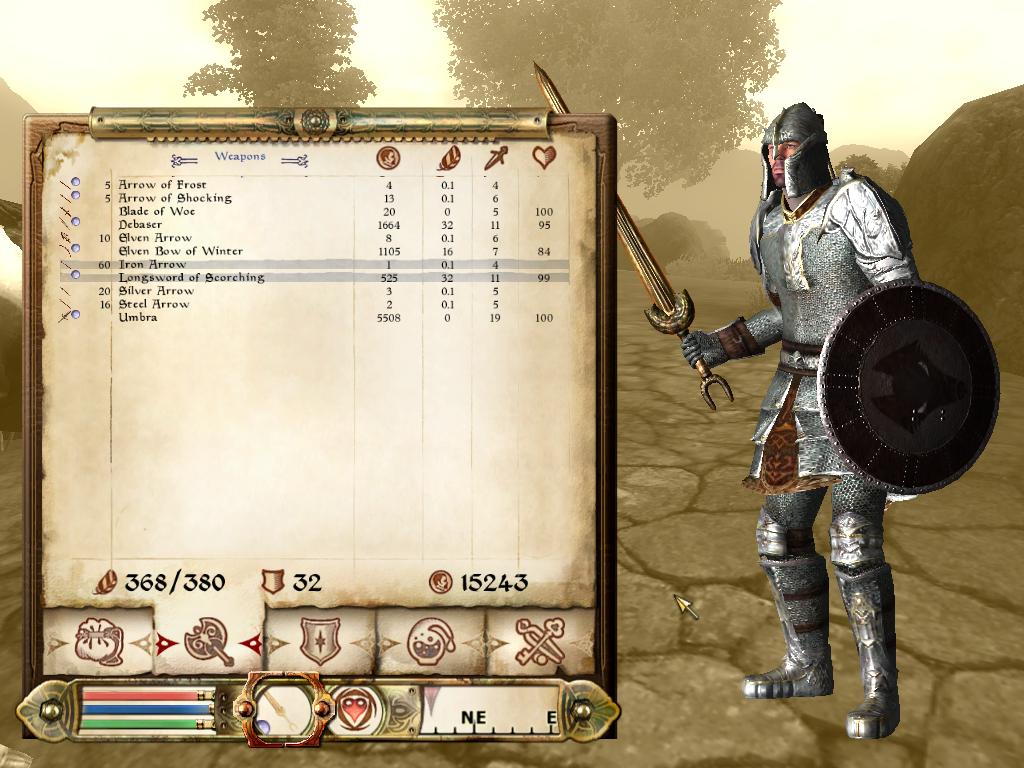Sort weapons by gold value column
Image resolution: width=1024 pixels, height=768 pixels.
coord(388,158)
